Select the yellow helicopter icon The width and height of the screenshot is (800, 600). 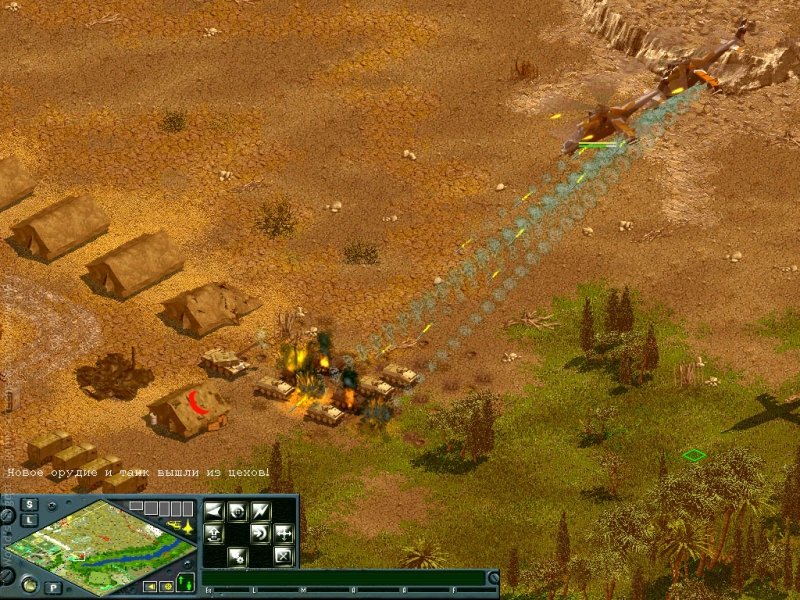172,524
